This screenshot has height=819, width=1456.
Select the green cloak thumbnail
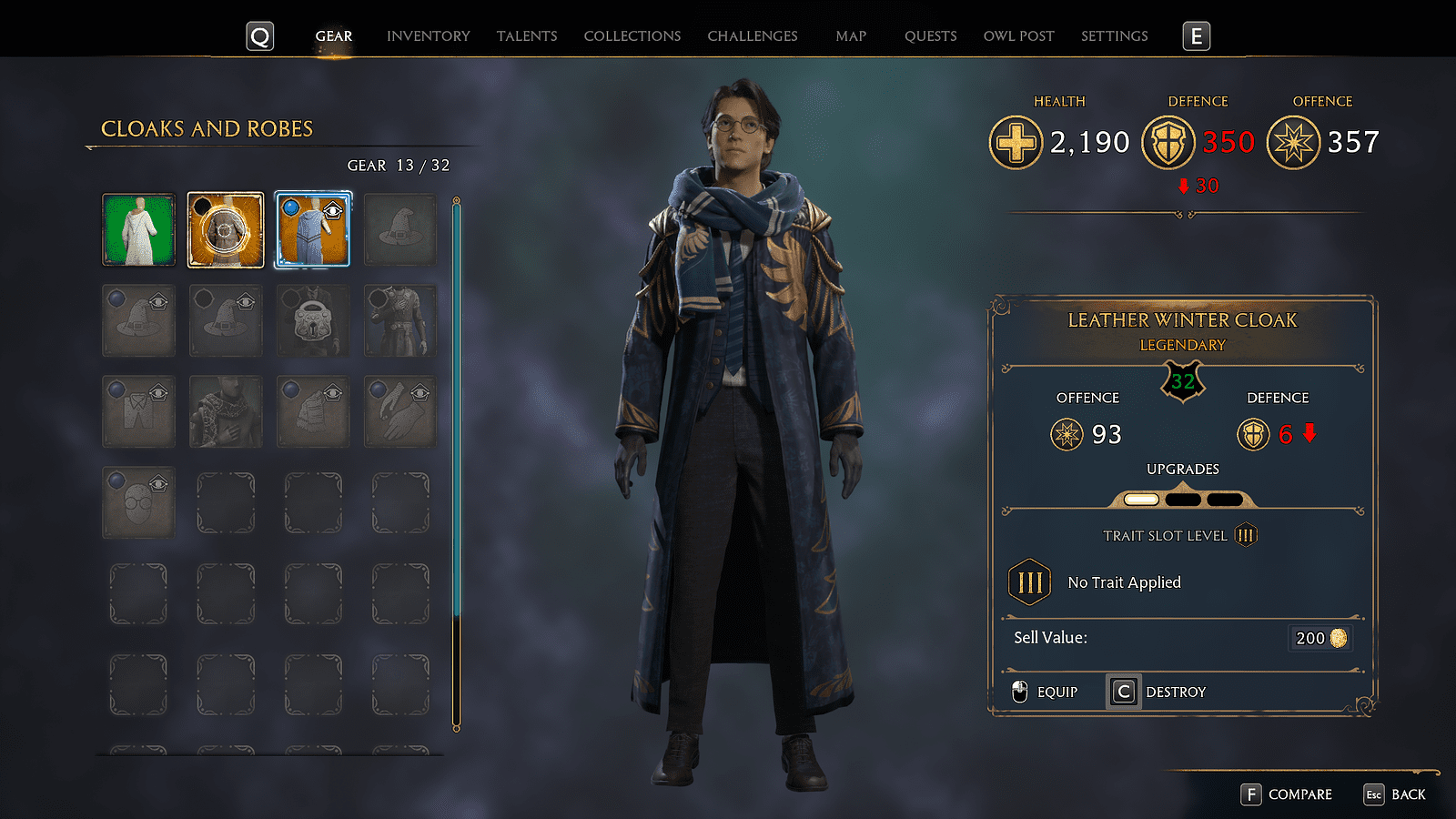138,228
